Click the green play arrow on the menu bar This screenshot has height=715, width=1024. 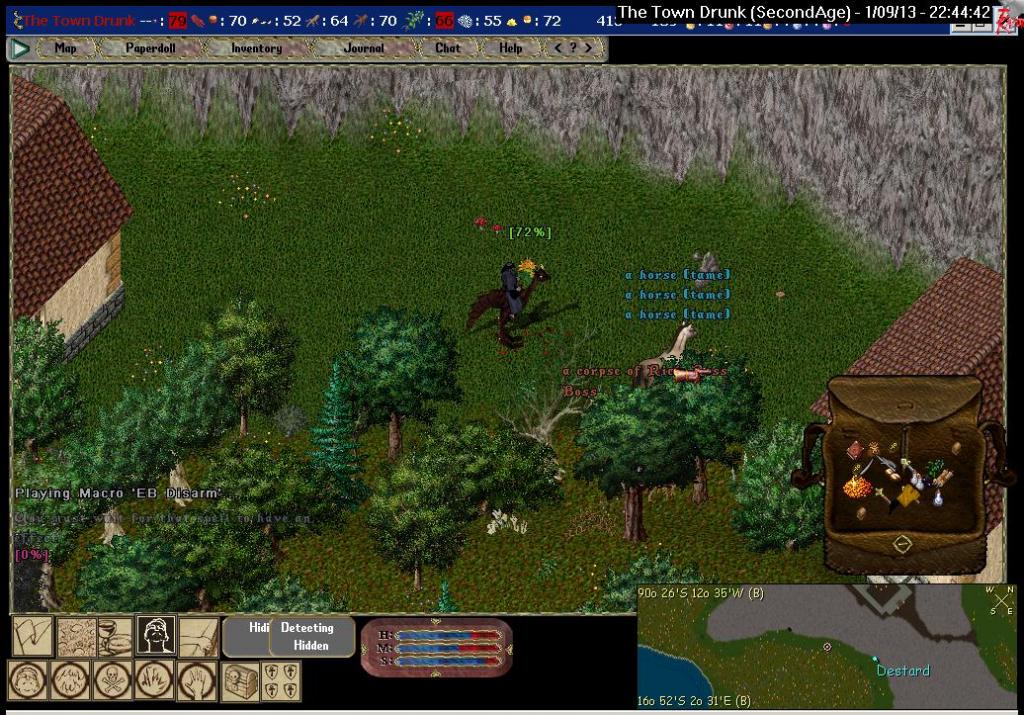19,48
